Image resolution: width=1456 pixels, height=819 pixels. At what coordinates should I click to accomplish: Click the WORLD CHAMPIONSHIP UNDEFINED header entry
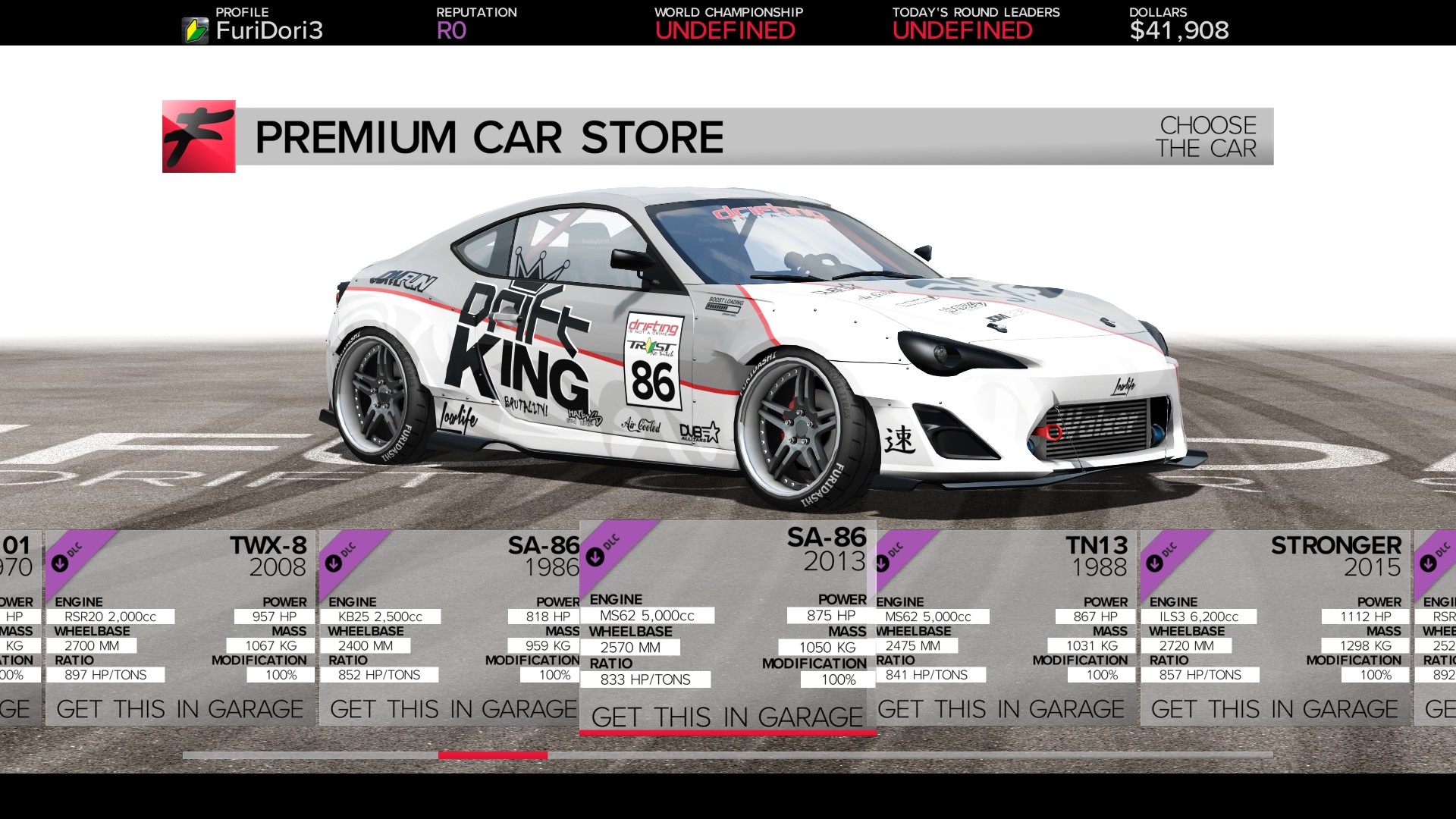point(729,23)
